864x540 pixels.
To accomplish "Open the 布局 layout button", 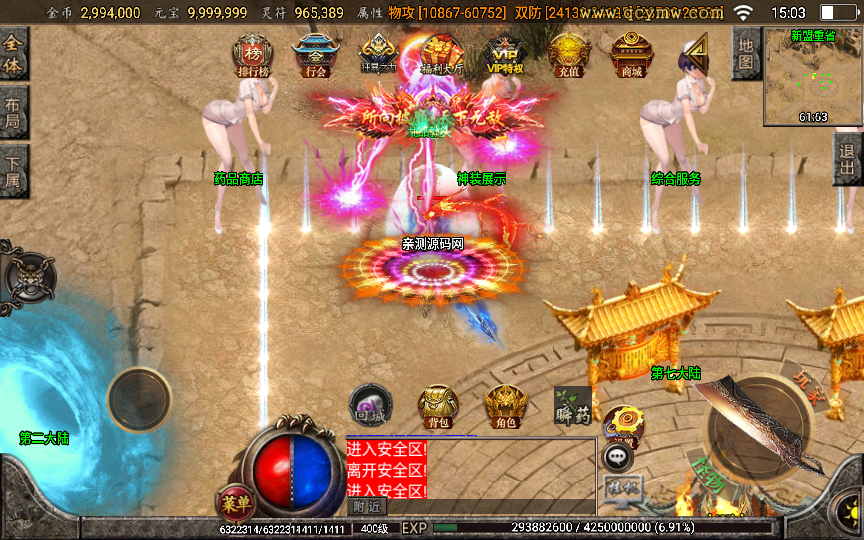I will 14,112.
